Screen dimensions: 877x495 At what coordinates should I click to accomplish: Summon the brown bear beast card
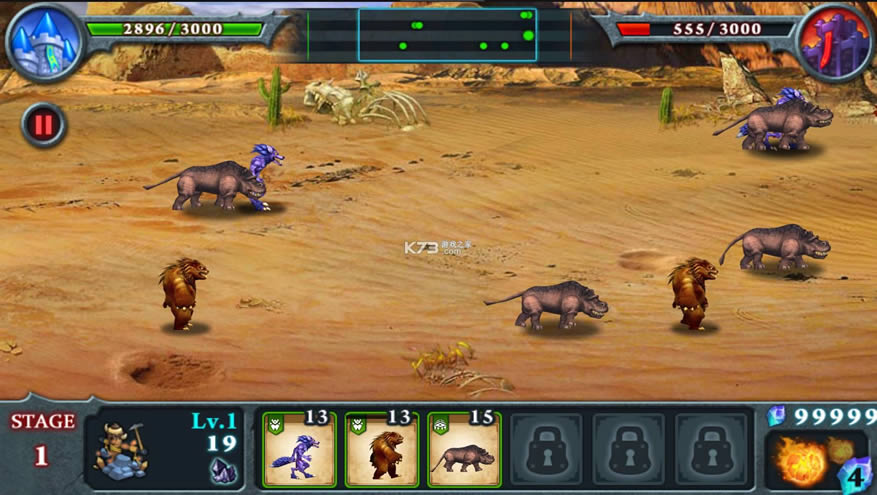[382, 450]
